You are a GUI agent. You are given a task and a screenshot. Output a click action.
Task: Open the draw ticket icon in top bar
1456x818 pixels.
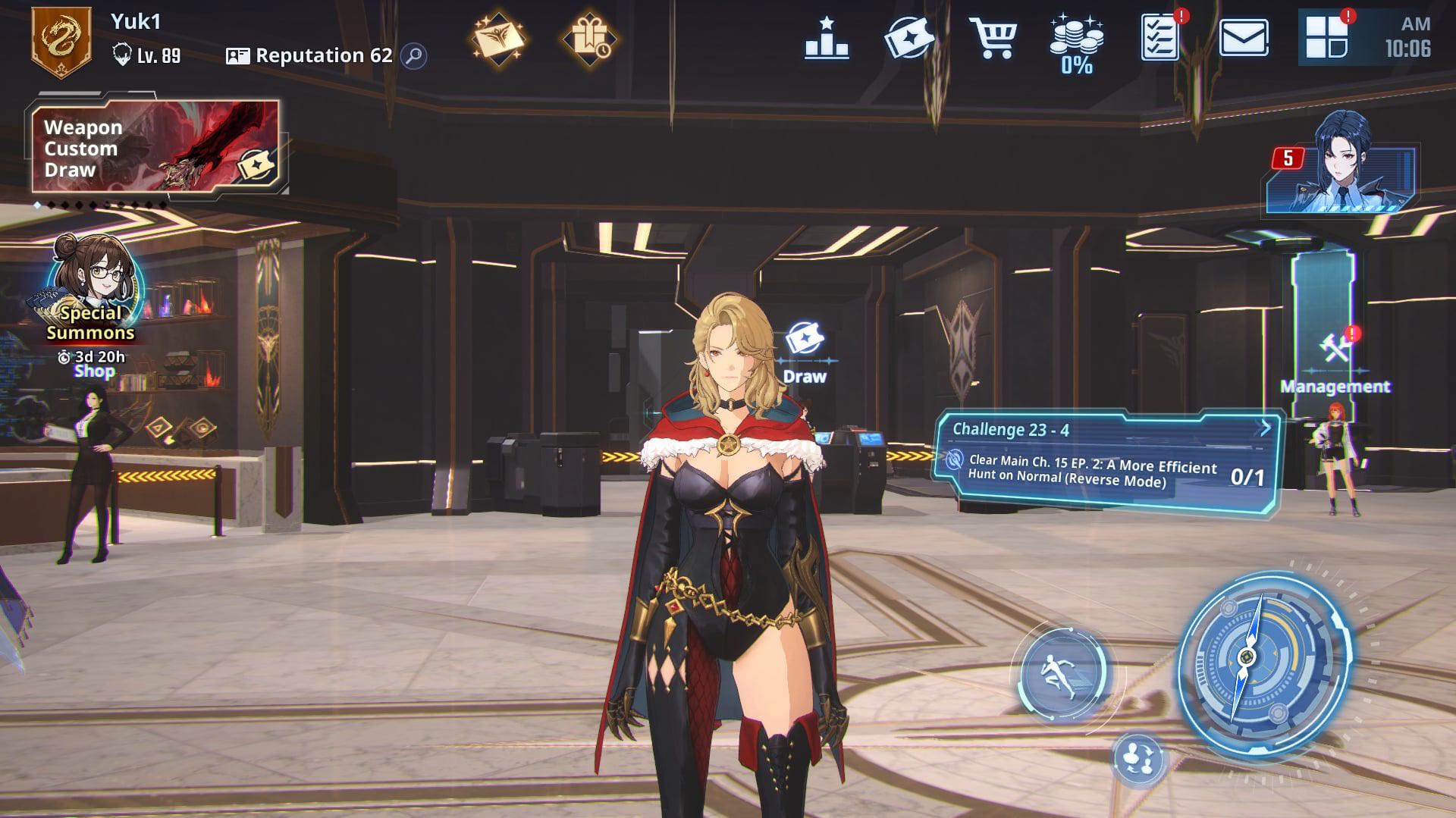908,38
